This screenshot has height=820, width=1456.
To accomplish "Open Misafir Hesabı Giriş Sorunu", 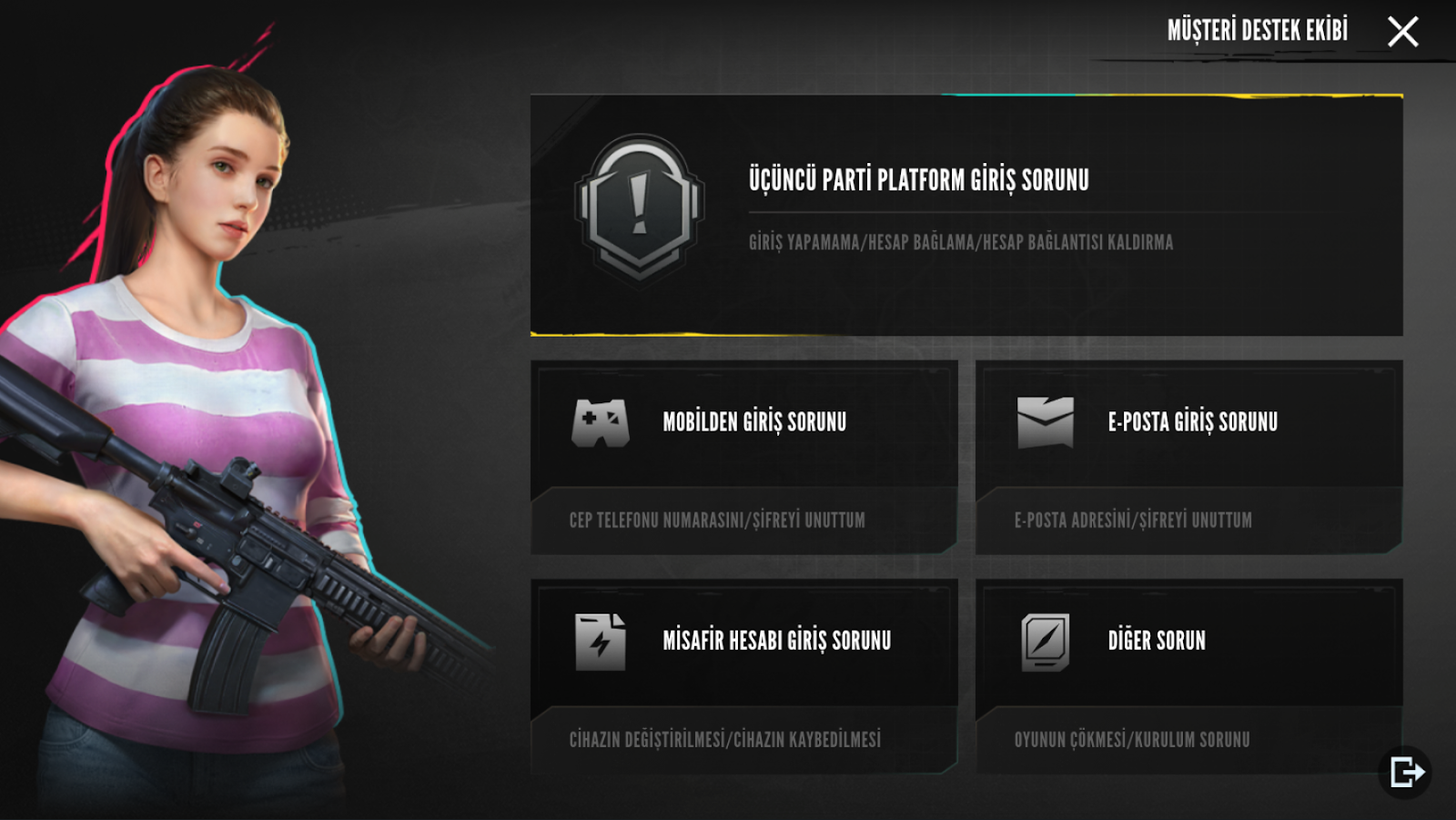I will (x=743, y=674).
